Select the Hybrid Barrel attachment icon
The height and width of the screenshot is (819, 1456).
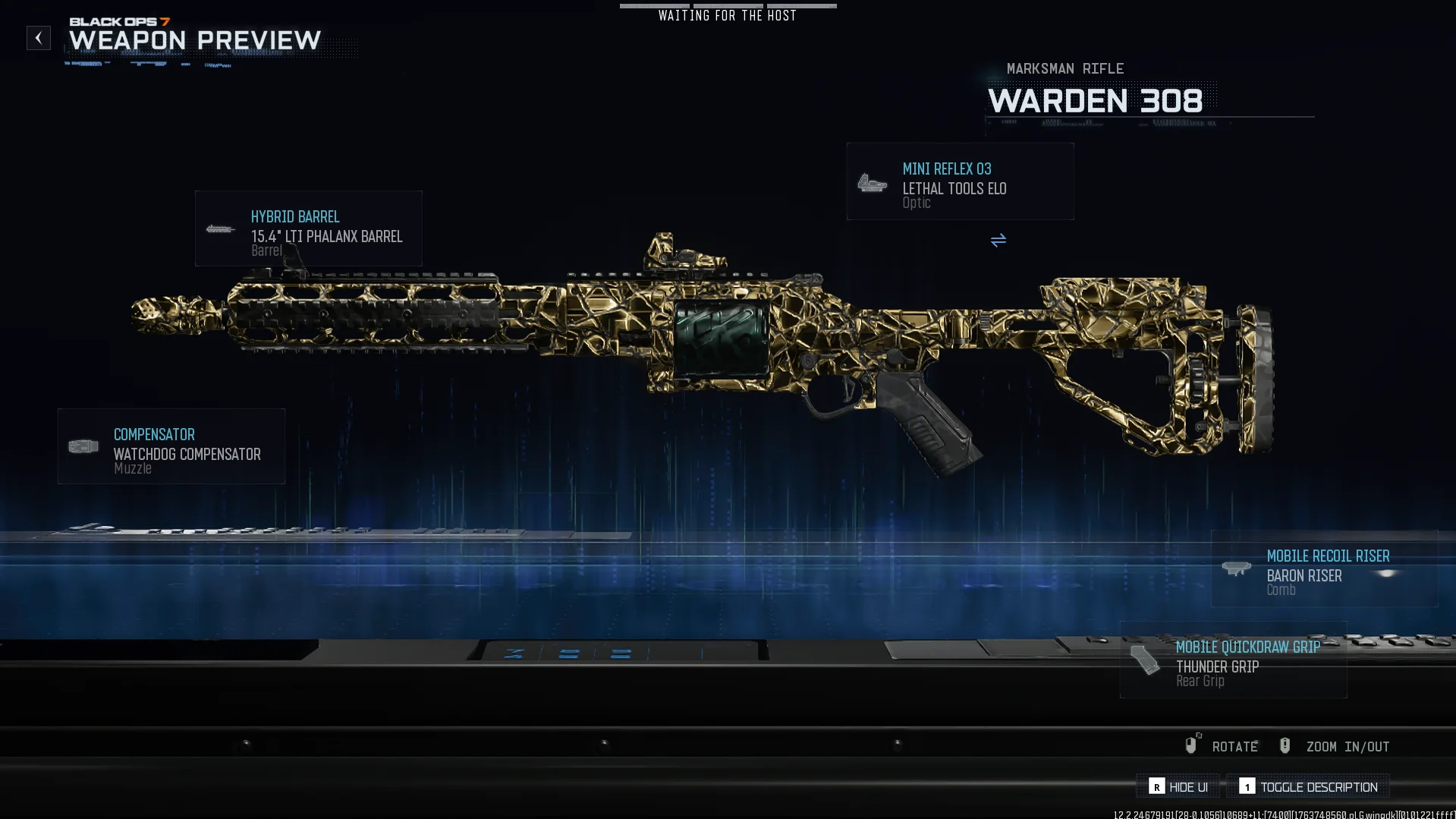coord(221,228)
